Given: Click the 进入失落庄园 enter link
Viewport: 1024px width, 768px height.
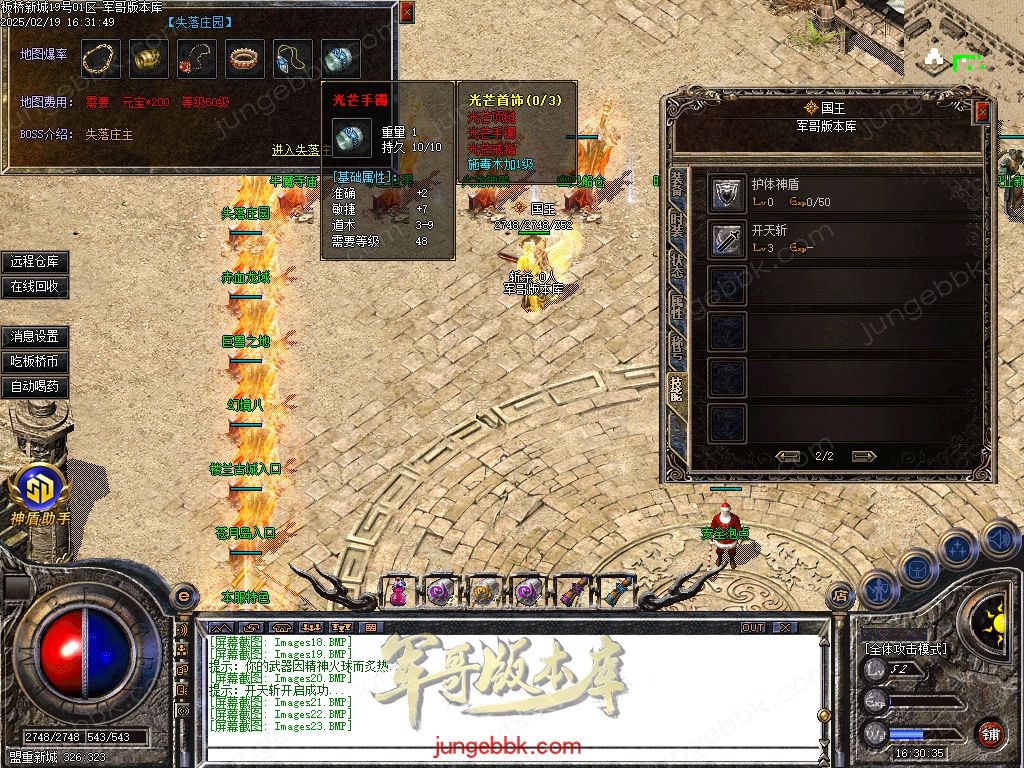Looking at the screenshot, I should click(x=300, y=150).
